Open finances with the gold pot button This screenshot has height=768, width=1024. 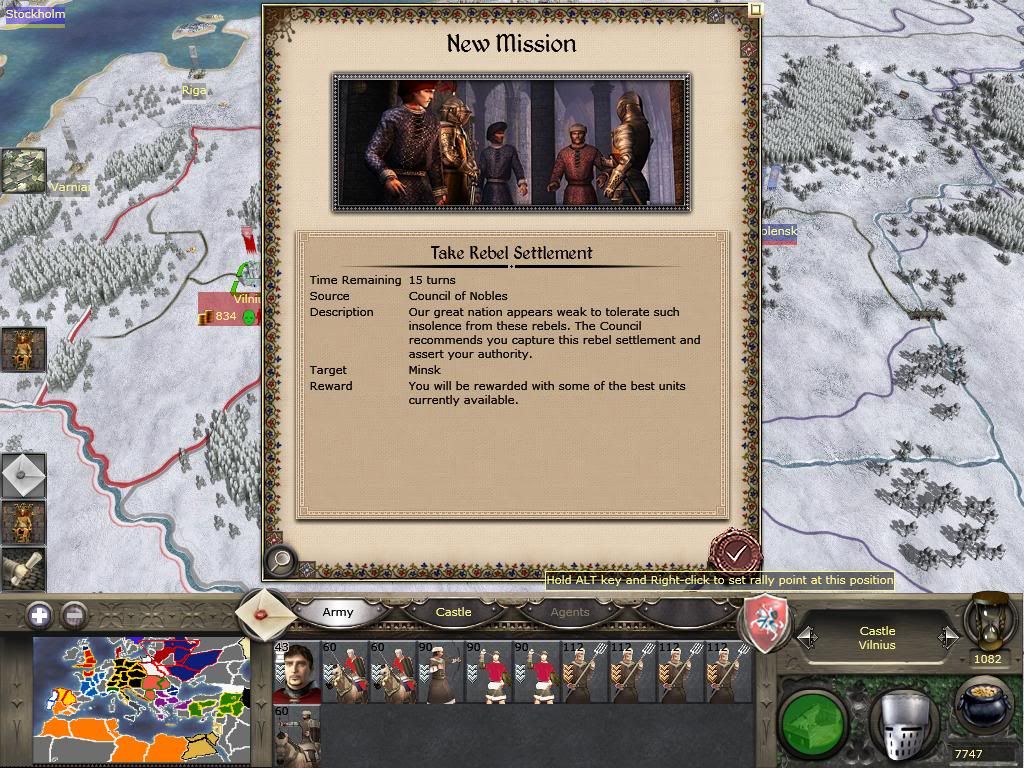pyautogui.click(x=985, y=706)
